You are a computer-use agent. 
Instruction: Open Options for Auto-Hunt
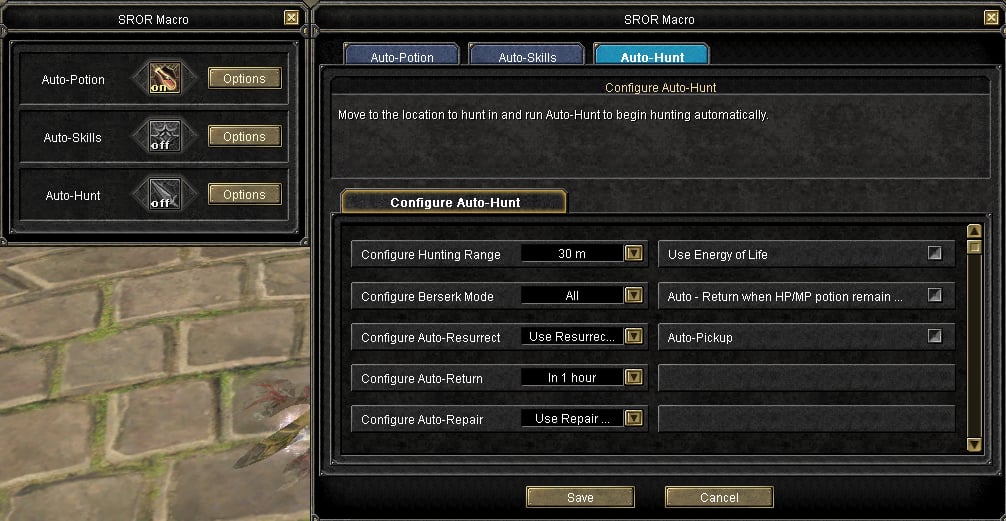click(x=244, y=195)
